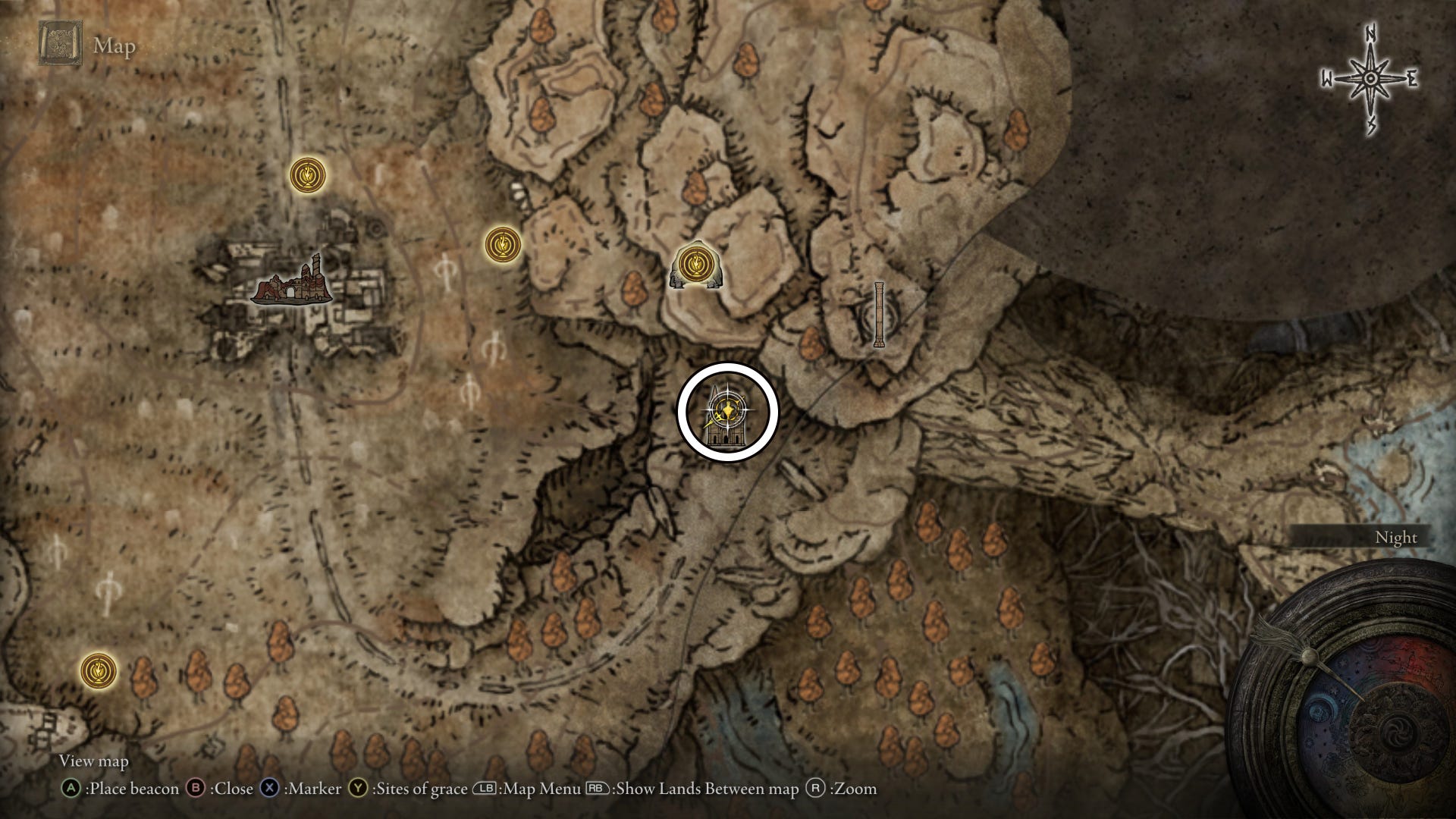This screenshot has width=1456, height=819.
Task: Choose the site of grace on the cave entrance
Action: pyautogui.click(x=693, y=265)
